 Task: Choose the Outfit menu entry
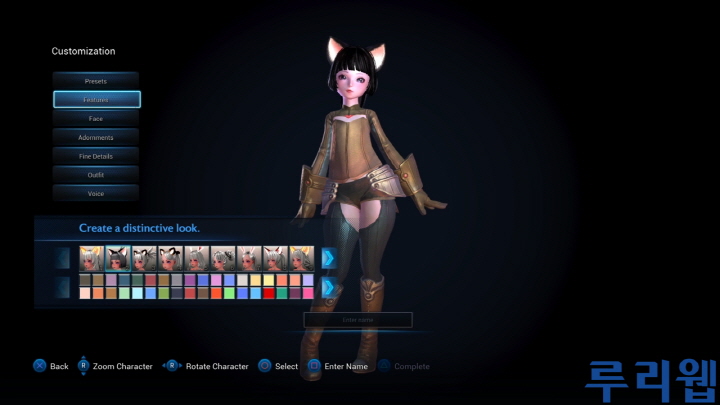(96, 175)
